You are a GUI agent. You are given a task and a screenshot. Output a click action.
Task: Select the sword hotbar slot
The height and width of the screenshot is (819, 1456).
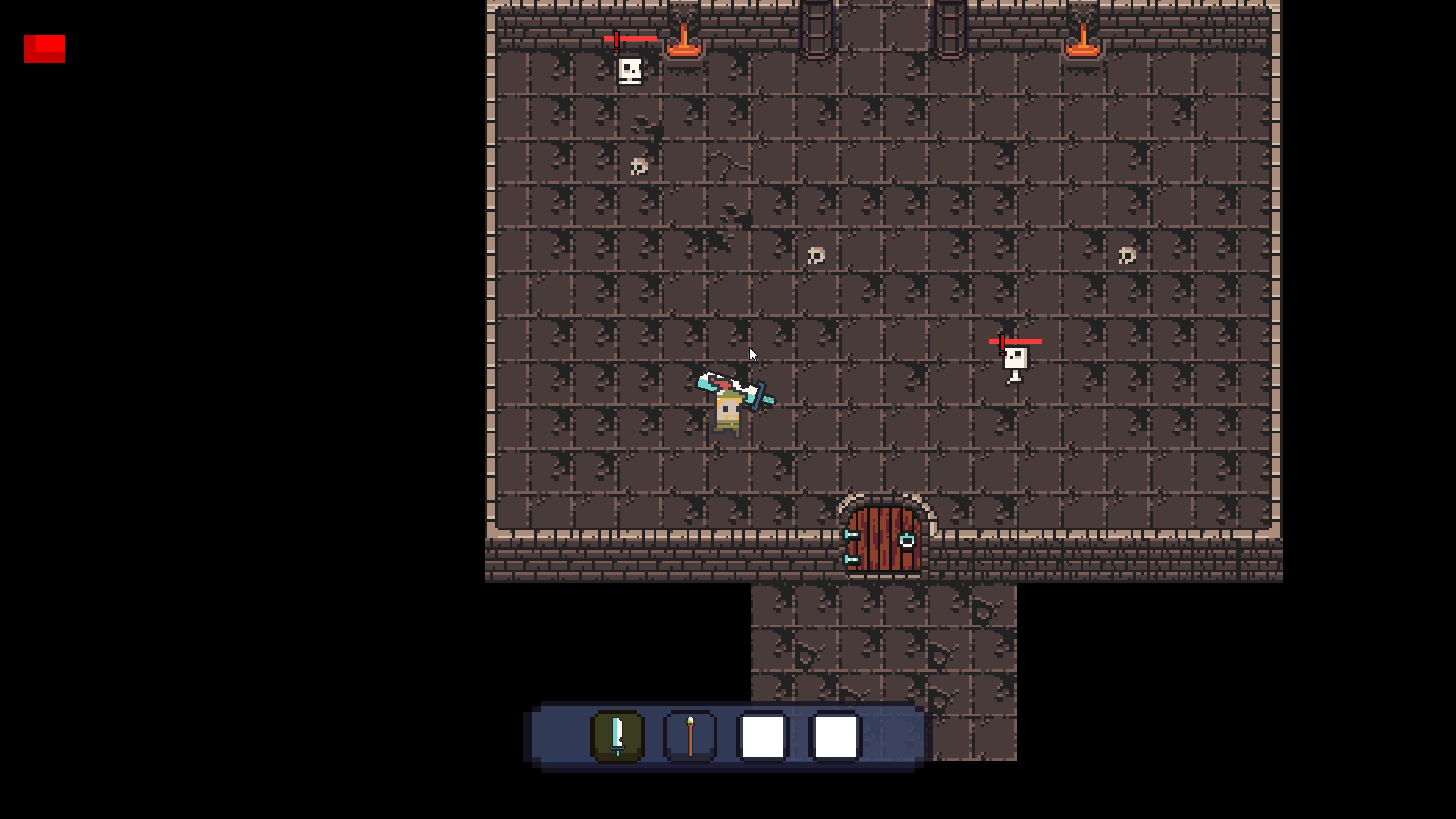click(x=617, y=736)
